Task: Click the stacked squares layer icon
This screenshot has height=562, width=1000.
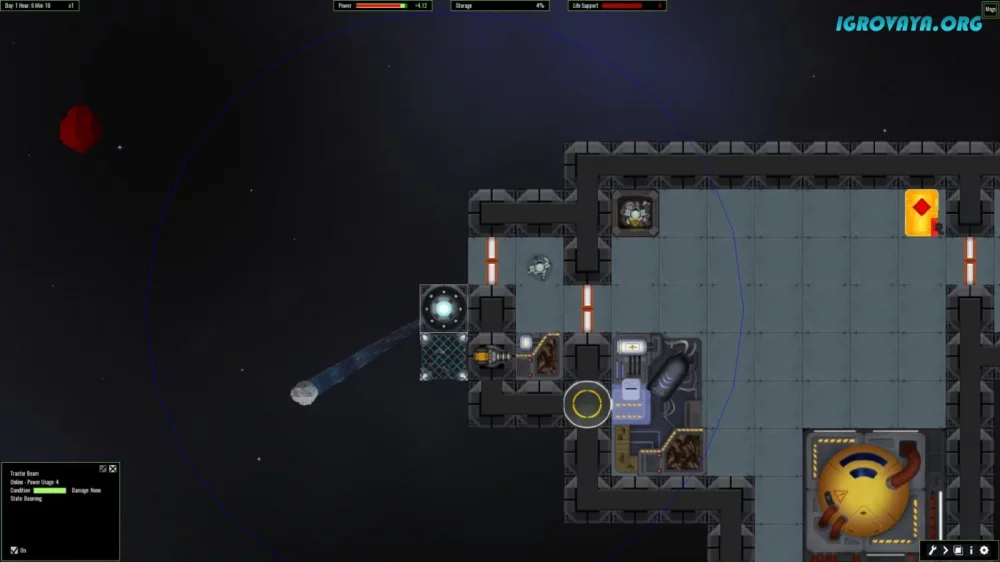Action: click(x=958, y=550)
